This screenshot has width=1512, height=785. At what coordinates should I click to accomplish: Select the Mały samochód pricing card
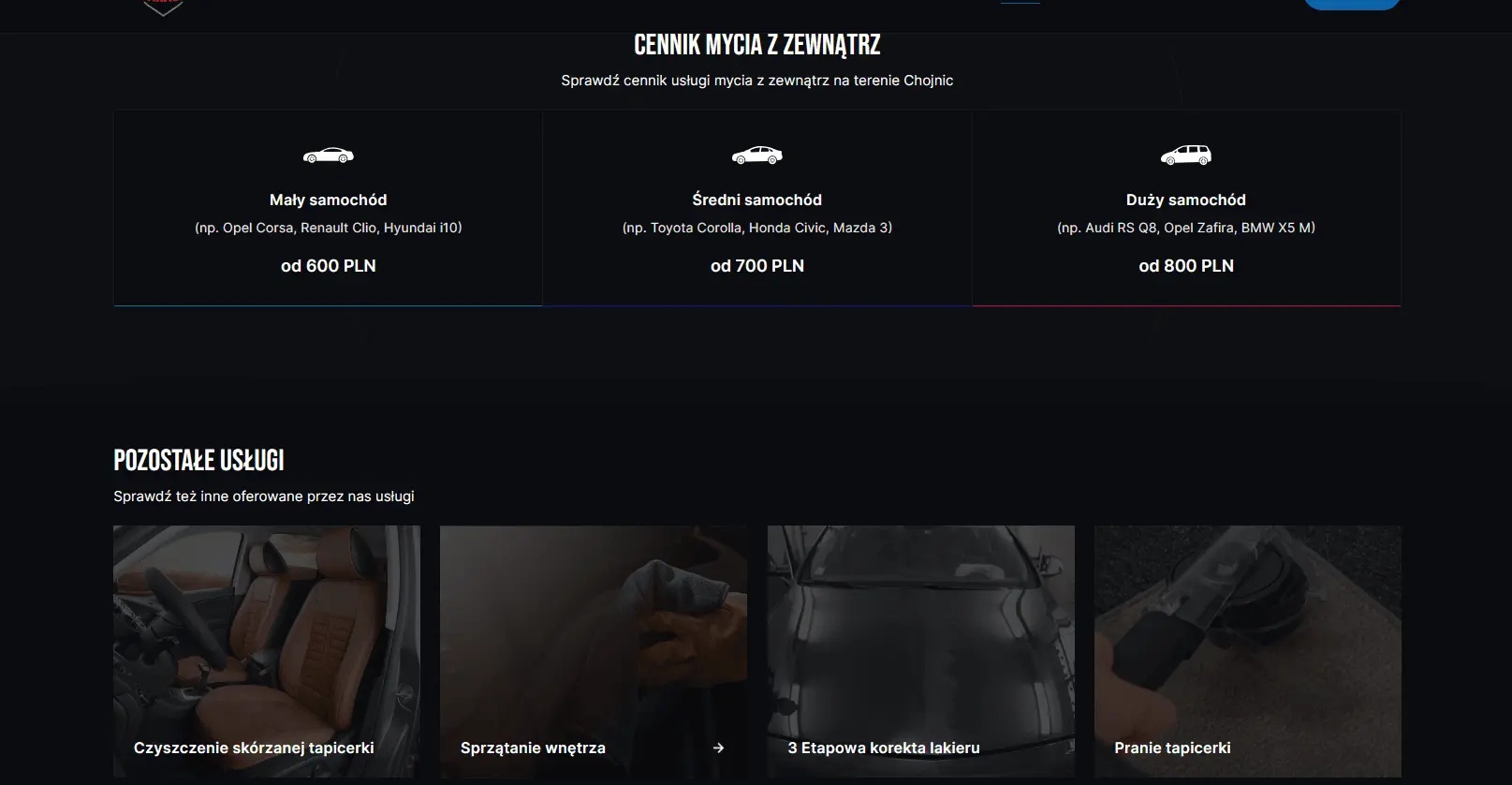click(x=329, y=208)
